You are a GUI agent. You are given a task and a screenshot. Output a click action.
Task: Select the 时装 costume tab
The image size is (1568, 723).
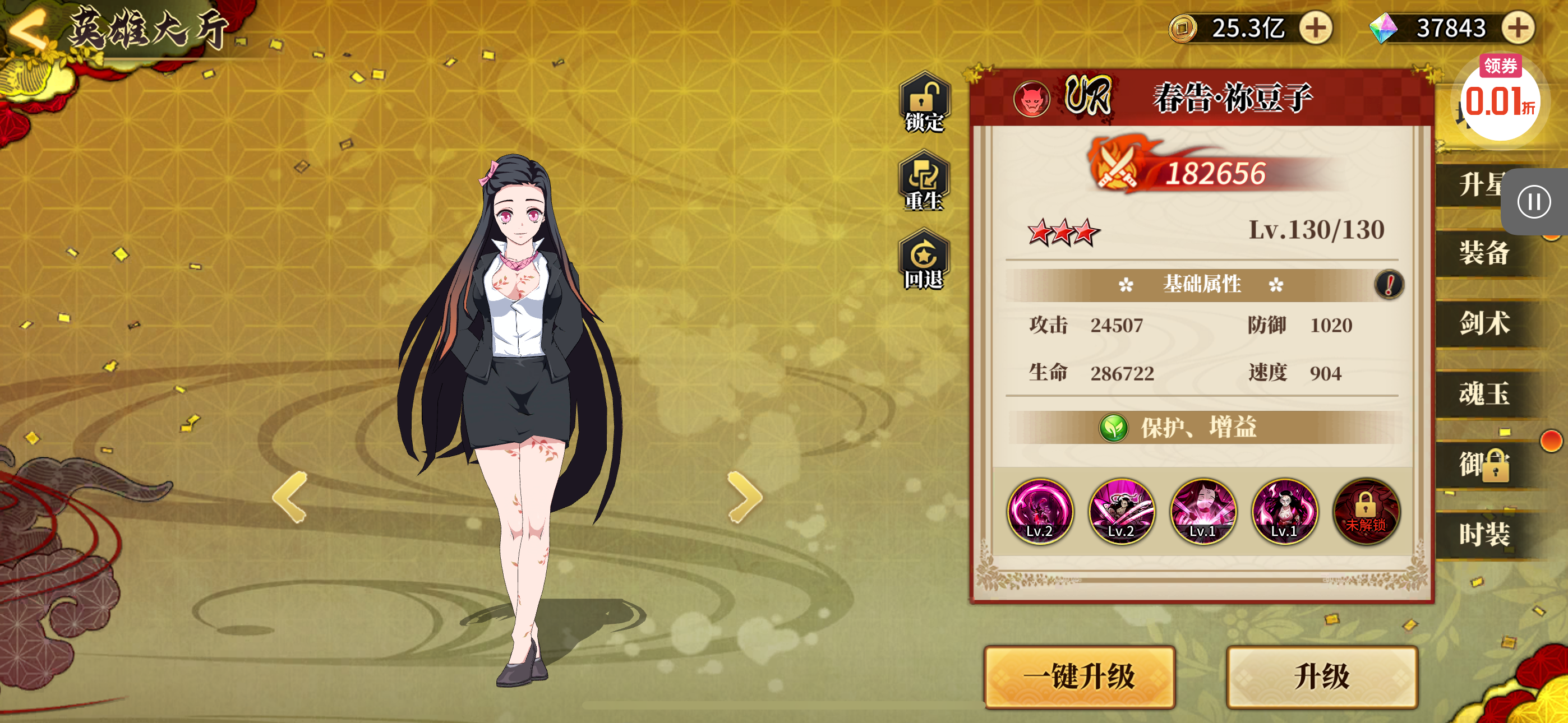(1484, 535)
